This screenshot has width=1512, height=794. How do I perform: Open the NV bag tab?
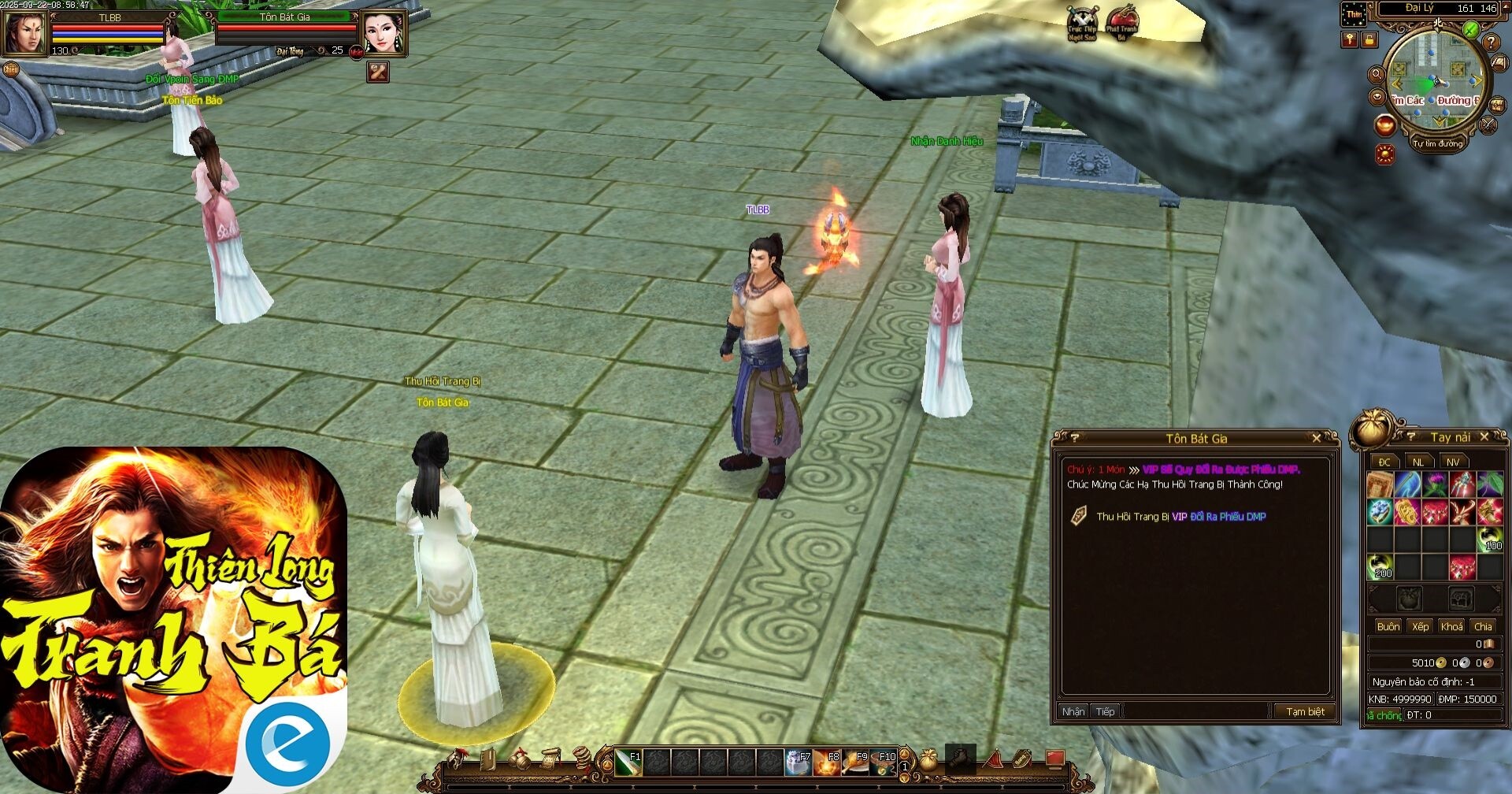(1453, 462)
